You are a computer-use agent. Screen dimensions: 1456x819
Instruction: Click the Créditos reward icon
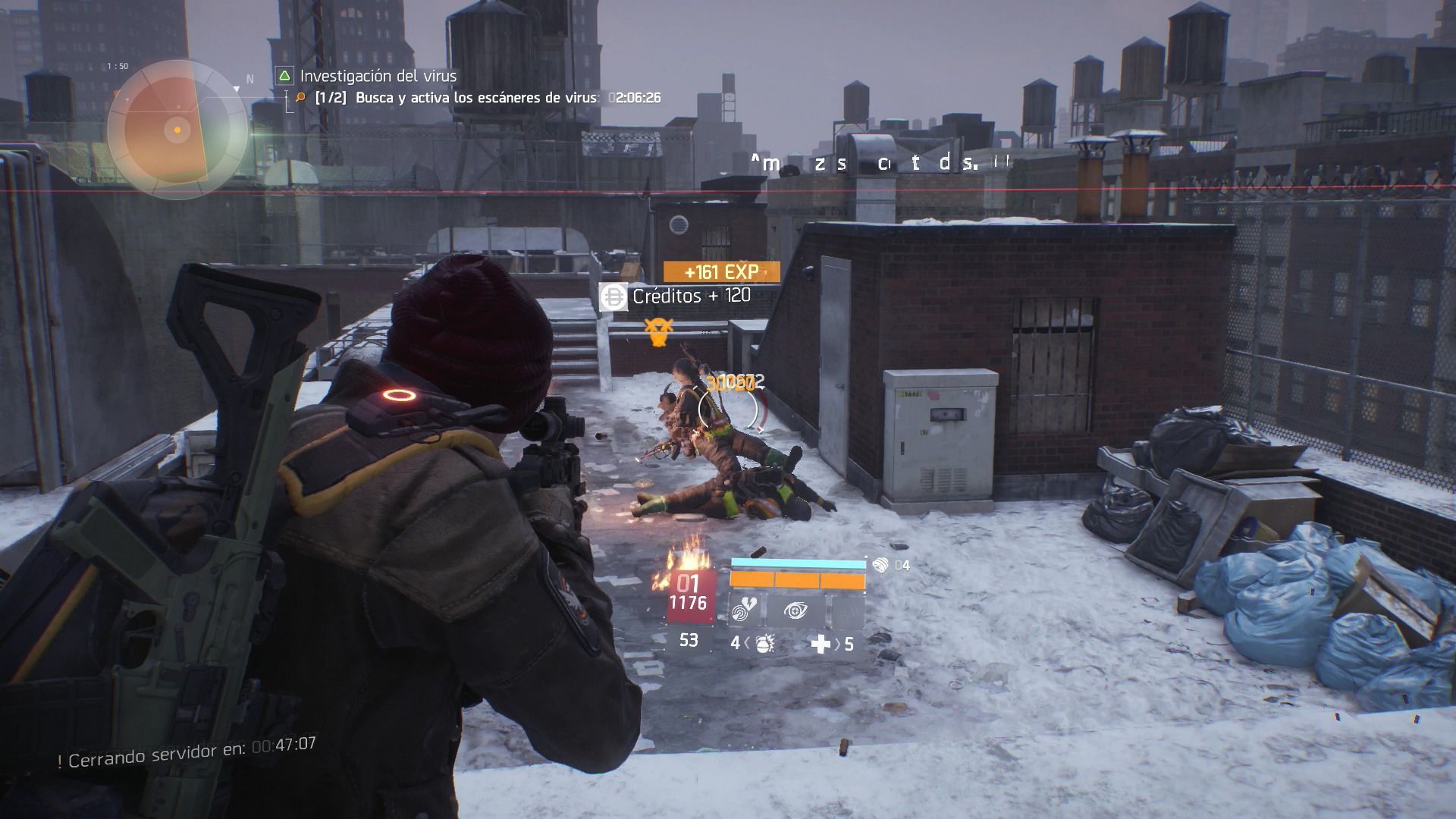point(613,297)
